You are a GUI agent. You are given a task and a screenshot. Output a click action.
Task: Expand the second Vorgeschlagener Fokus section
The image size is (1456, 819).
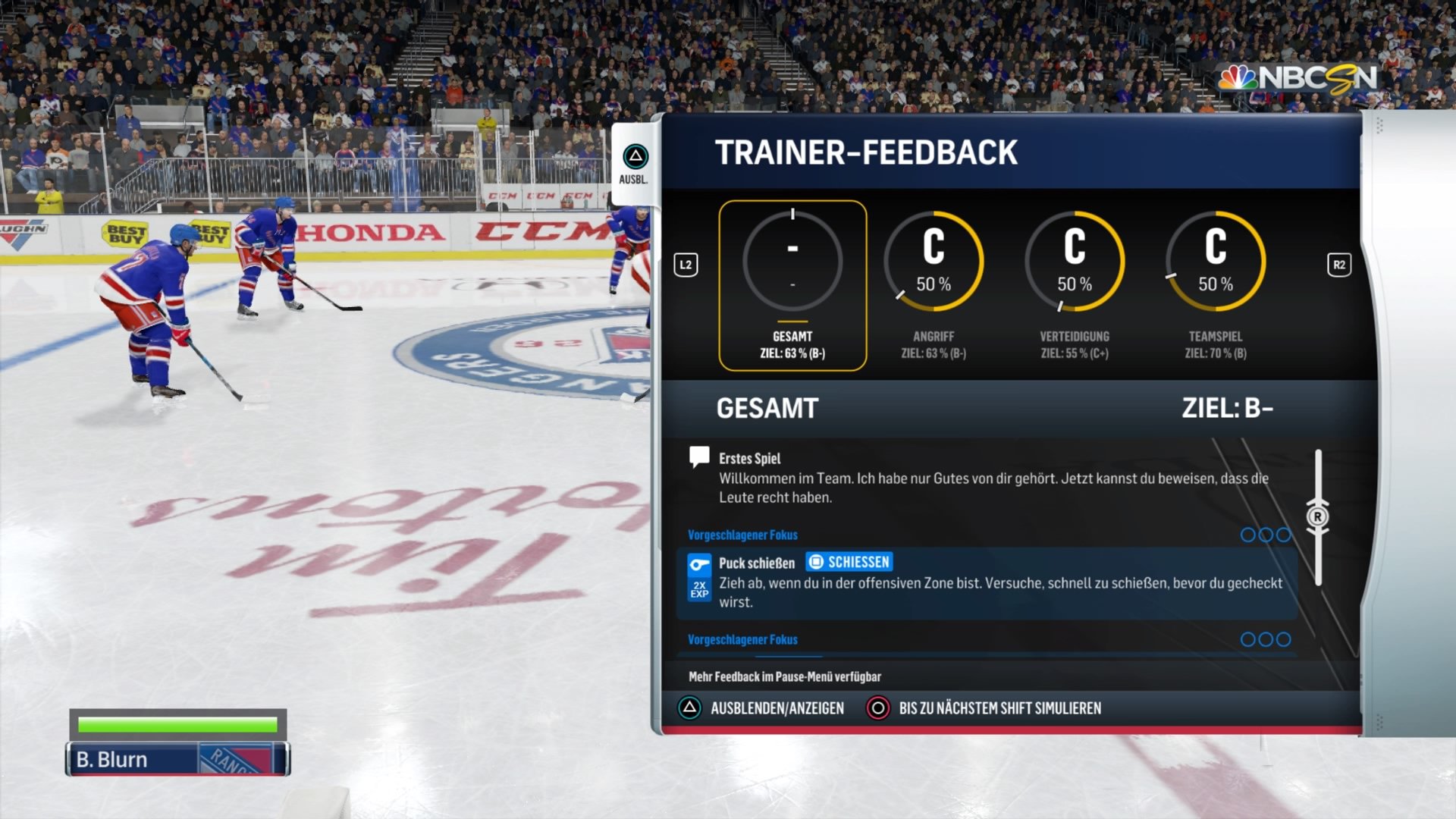click(x=742, y=640)
